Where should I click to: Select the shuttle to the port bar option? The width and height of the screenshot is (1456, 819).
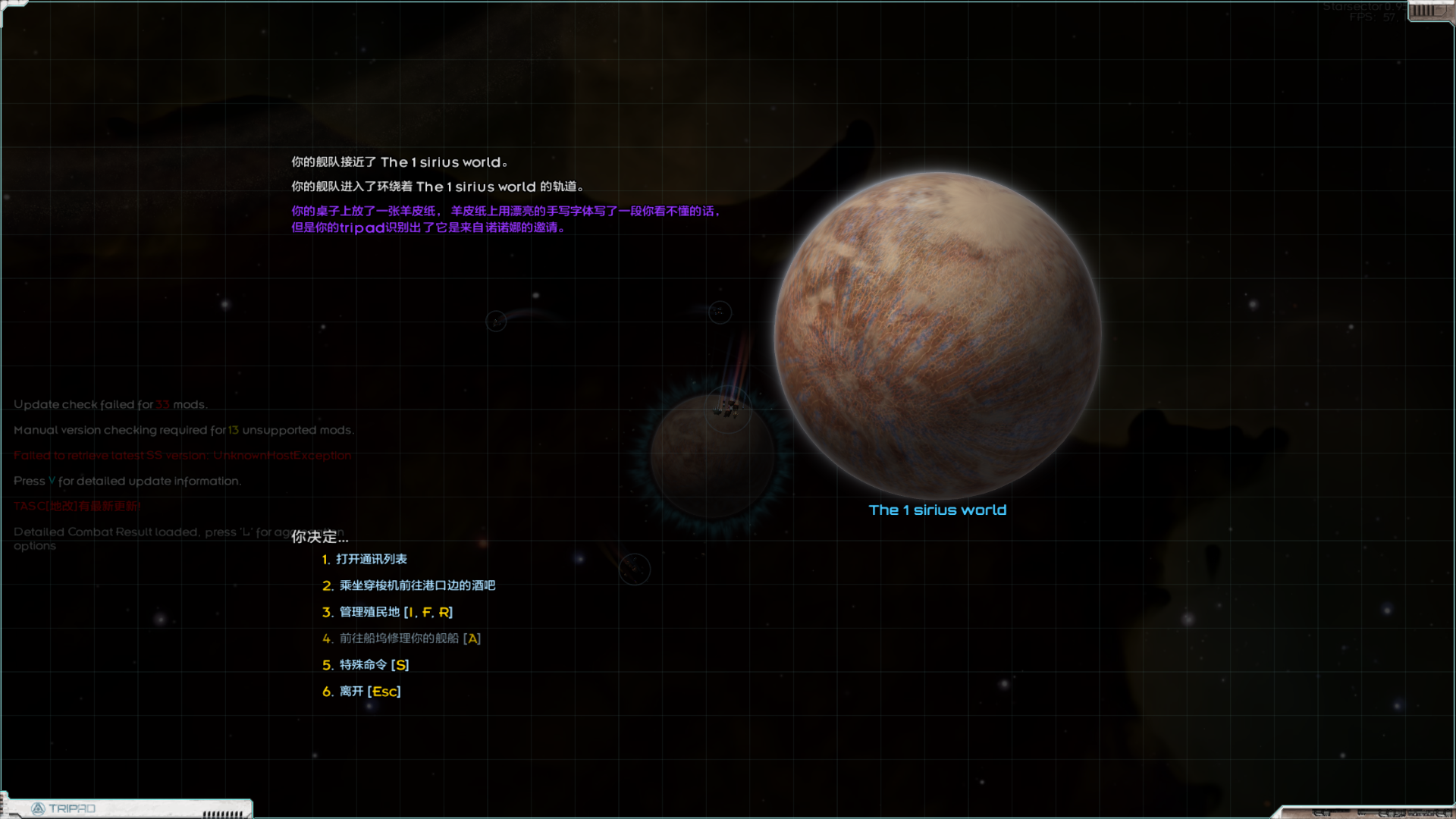pyautogui.click(x=416, y=585)
